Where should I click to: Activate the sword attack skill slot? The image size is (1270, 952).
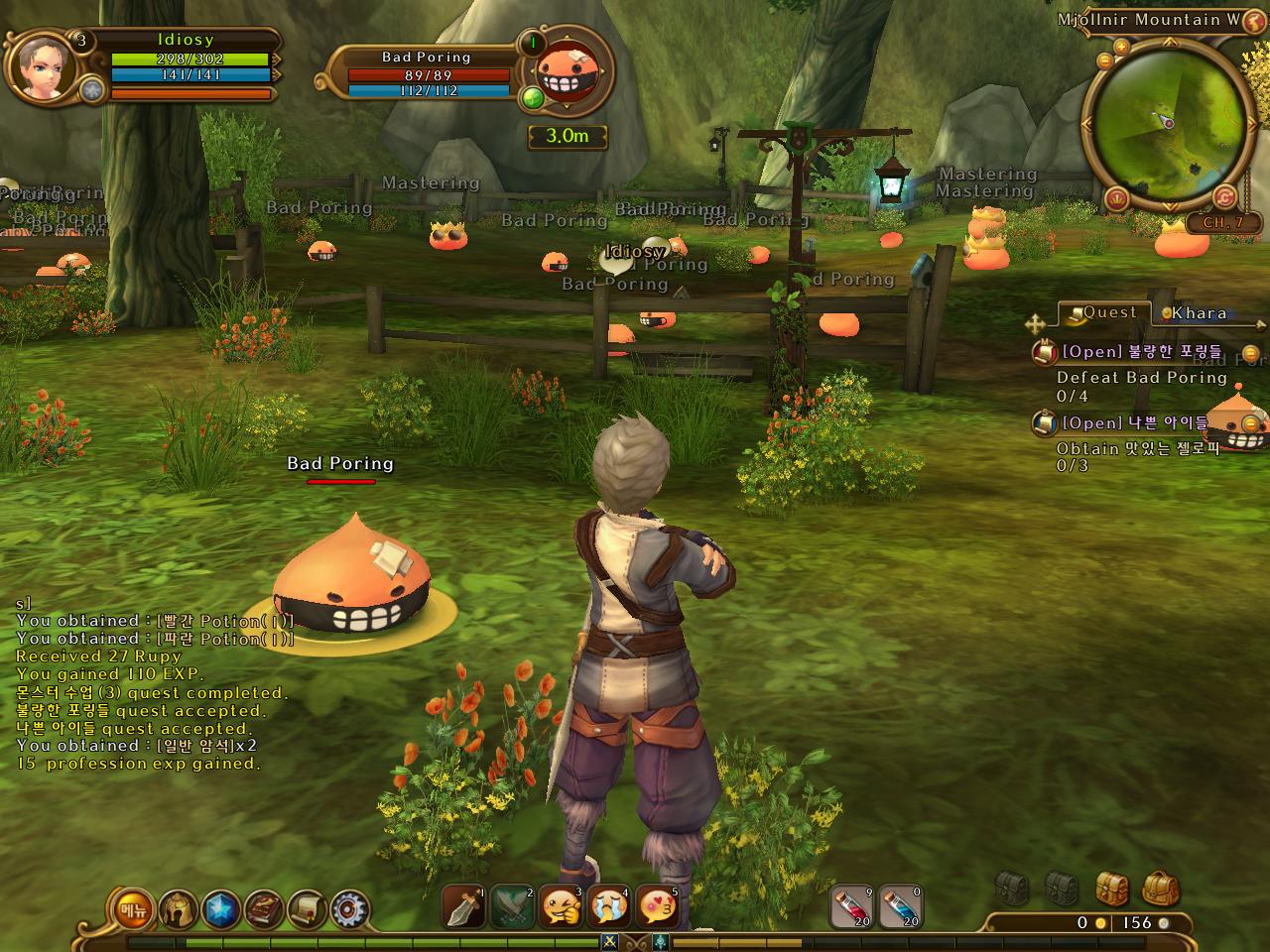pos(463,906)
